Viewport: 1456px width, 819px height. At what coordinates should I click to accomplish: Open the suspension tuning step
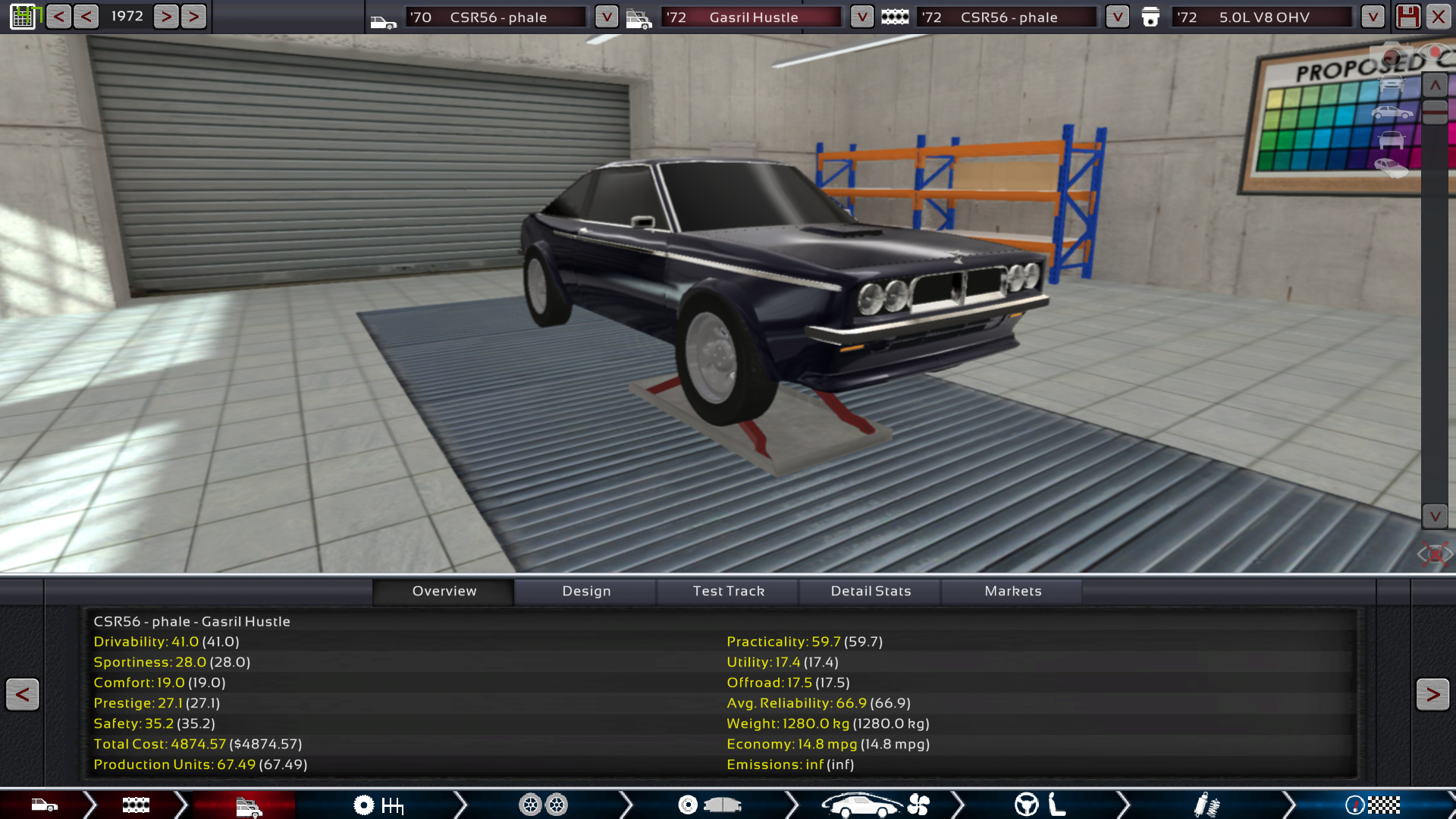[1206, 805]
